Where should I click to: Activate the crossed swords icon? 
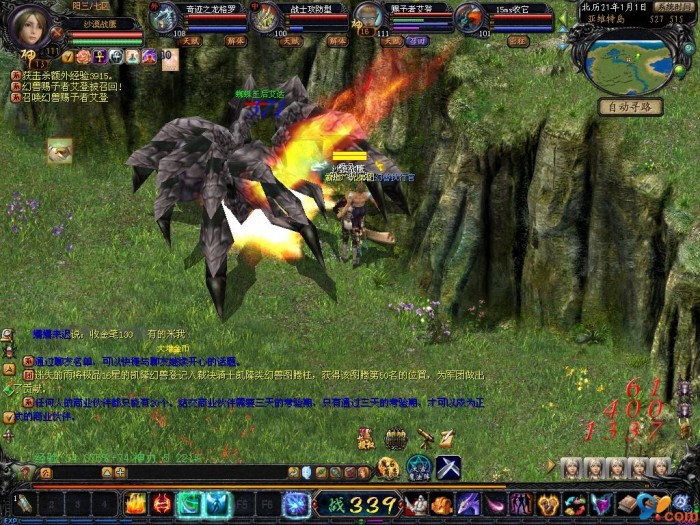pos(447,467)
